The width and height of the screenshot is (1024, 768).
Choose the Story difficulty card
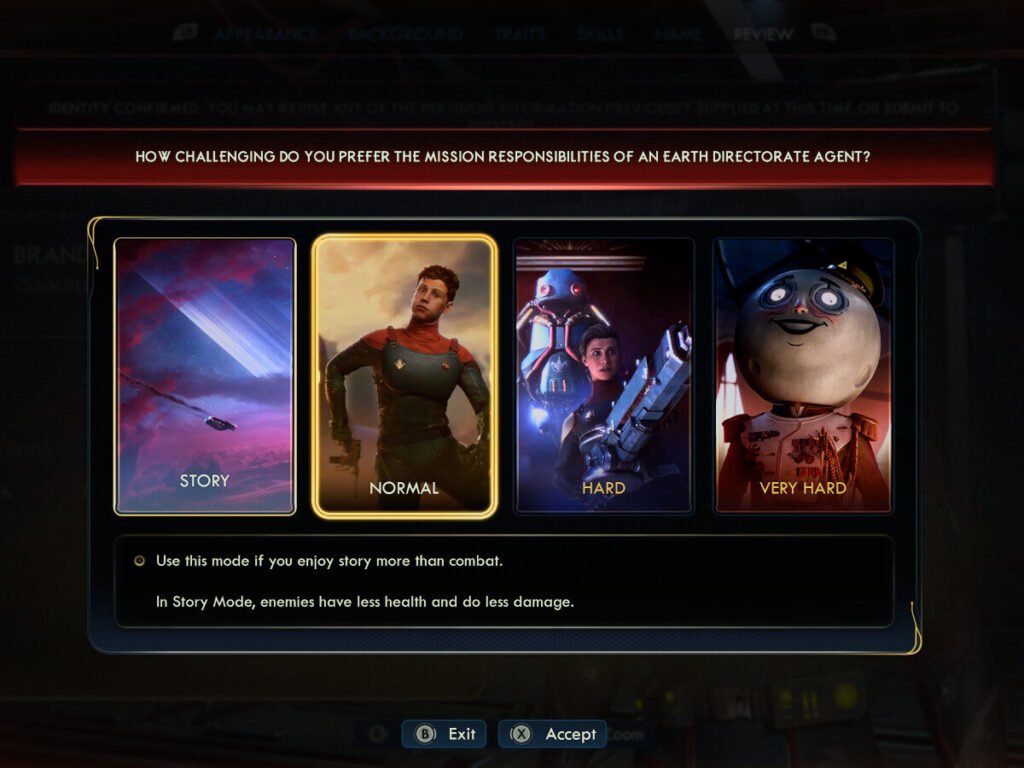click(205, 376)
